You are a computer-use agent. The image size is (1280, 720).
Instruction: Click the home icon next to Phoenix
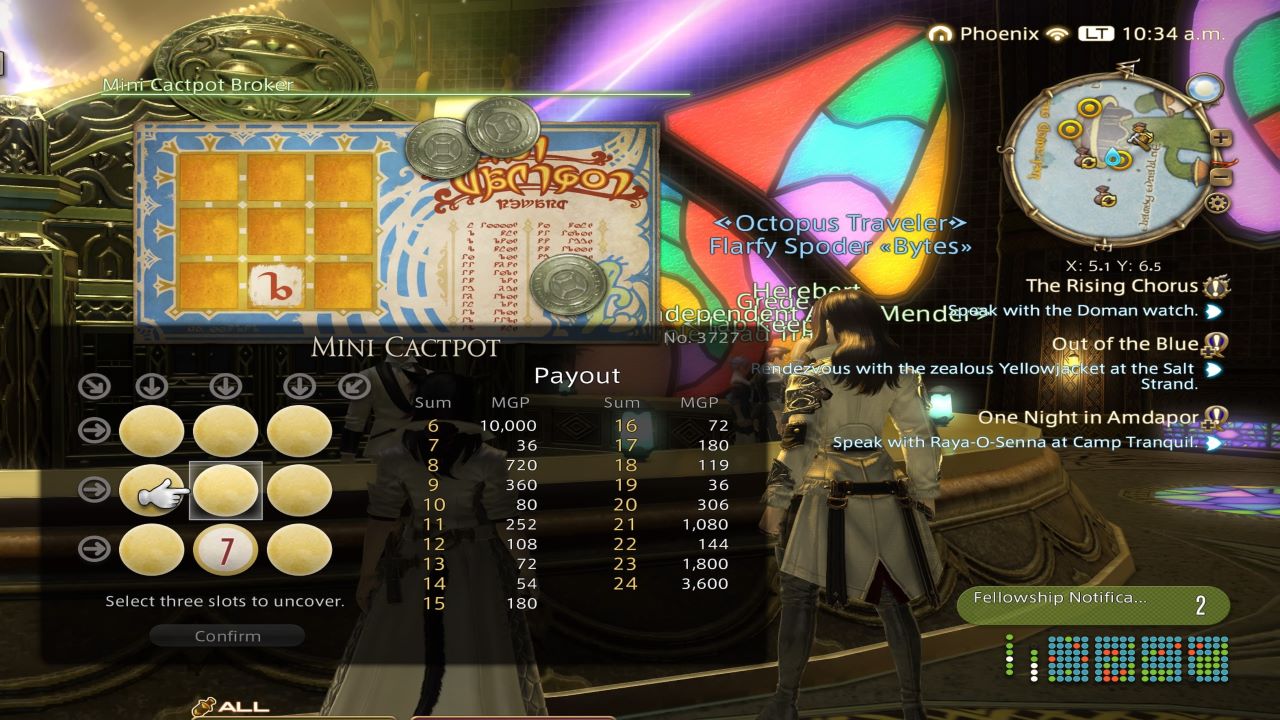click(942, 33)
